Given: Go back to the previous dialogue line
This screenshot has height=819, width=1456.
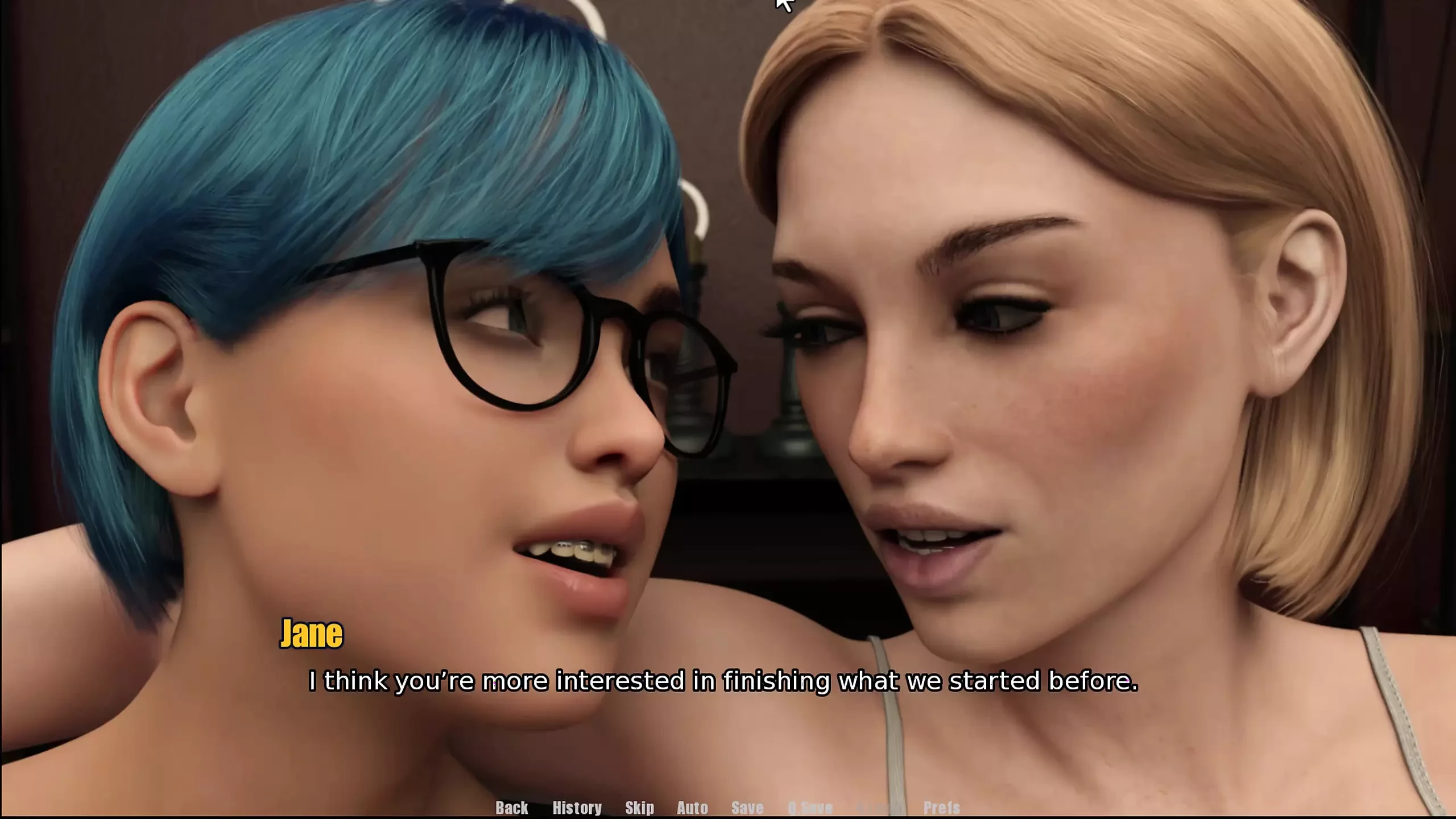Looking at the screenshot, I should click(x=511, y=807).
